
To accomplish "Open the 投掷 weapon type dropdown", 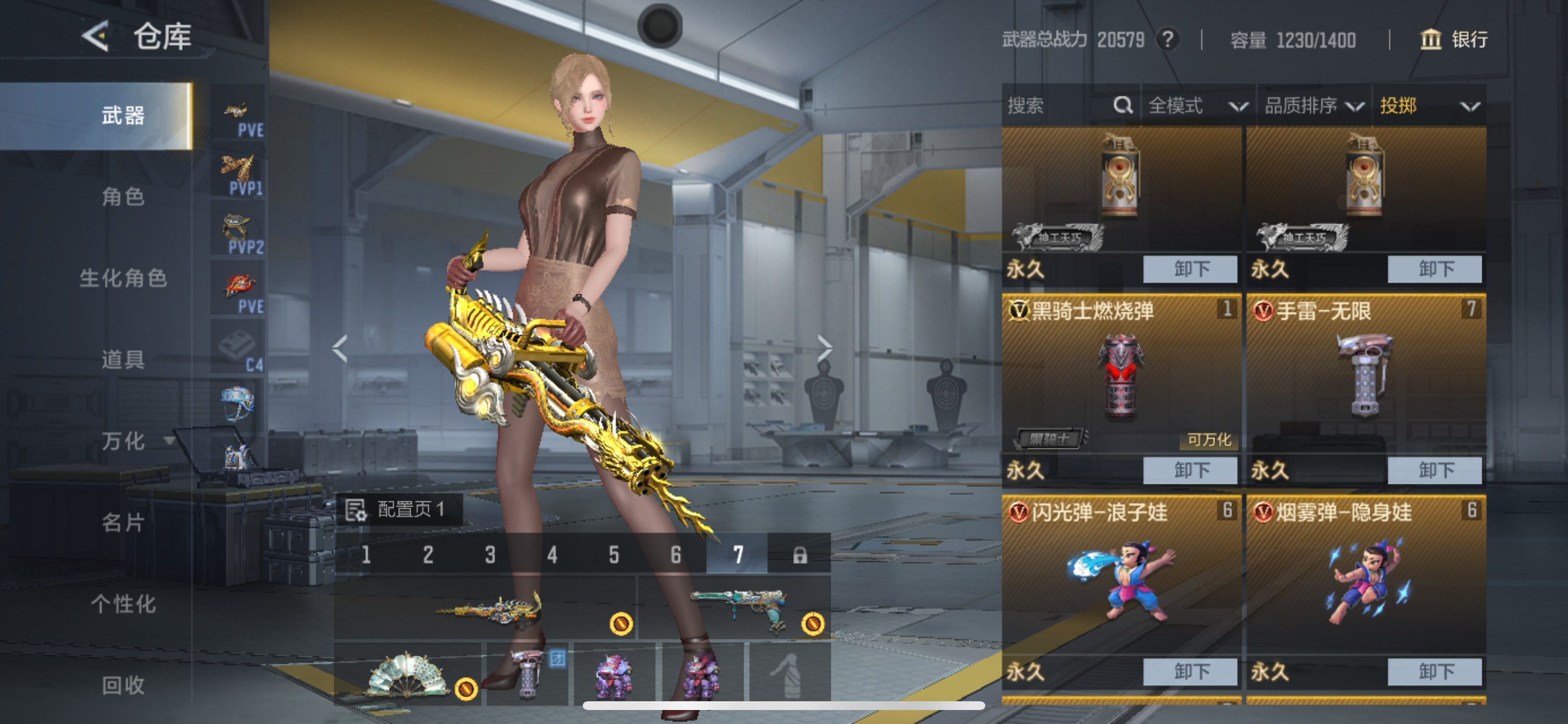I will [x=1429, y=106].
